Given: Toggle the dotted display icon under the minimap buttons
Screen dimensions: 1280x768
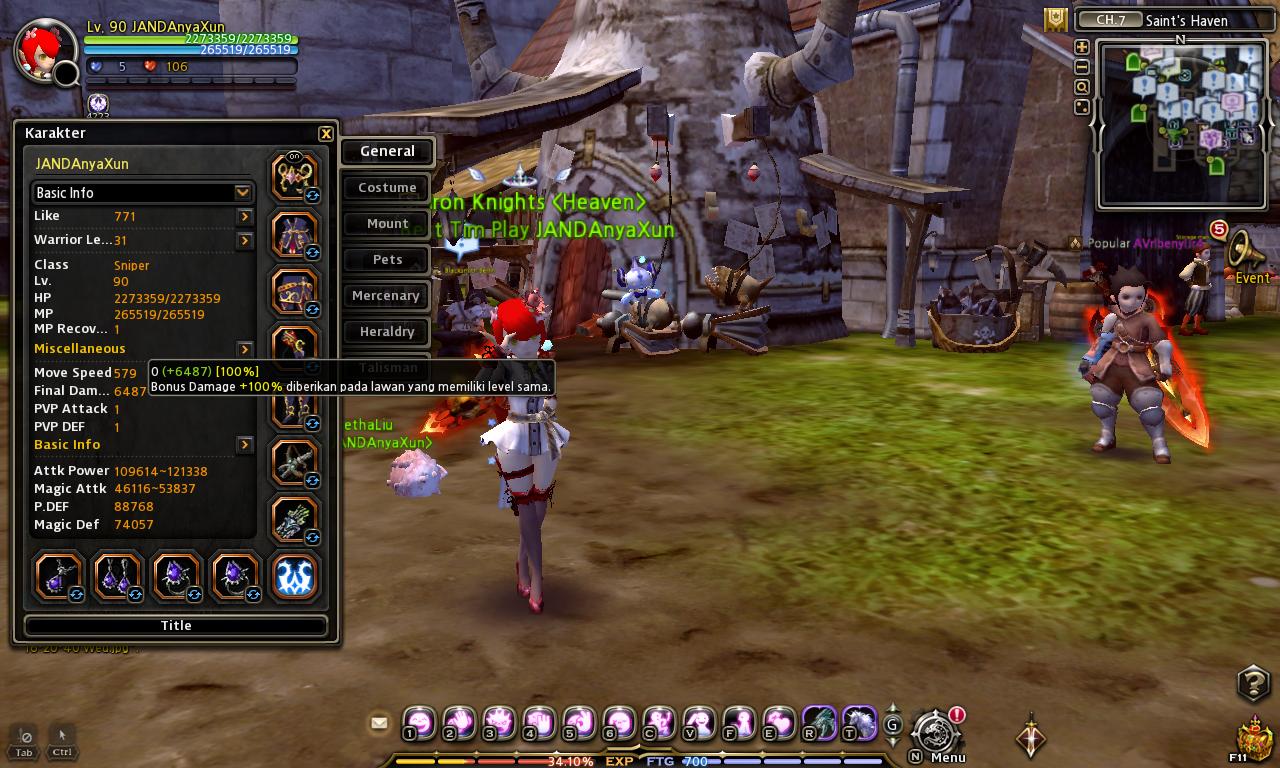Looking at the screenshot, I should pyautogui.click(x=1082, y=106).
